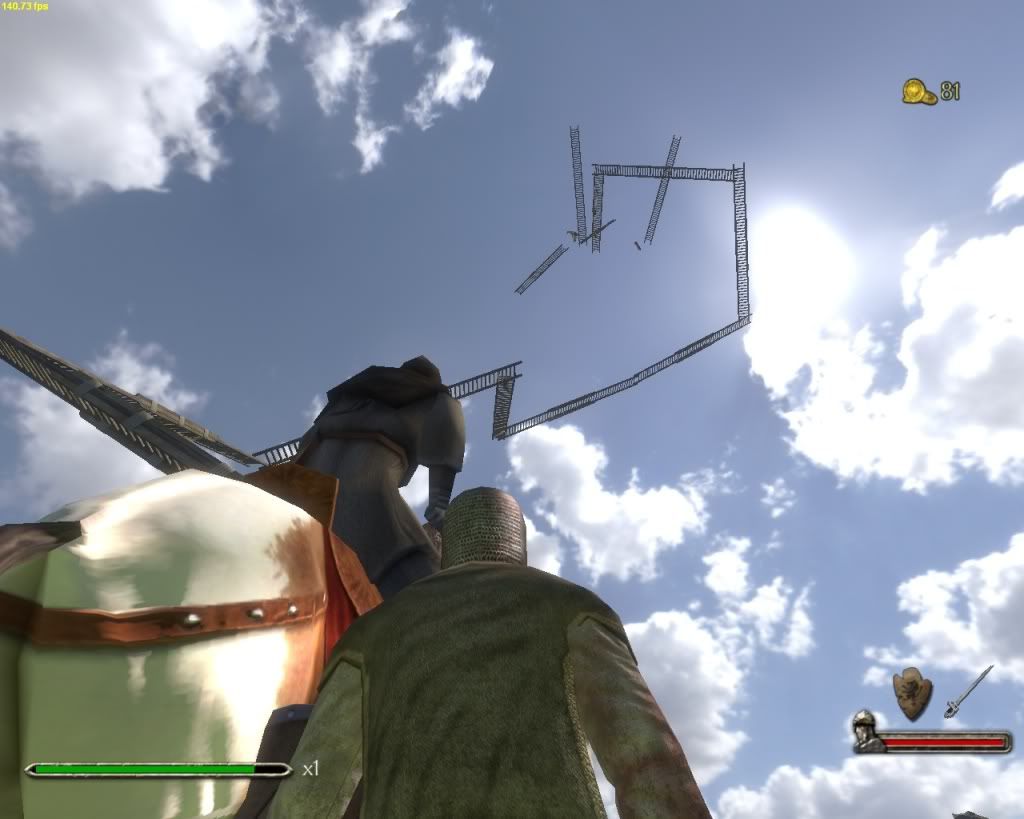Select the equipped sword icon
The width and height of the screenshot is (1024, 819).
click(x=968, y=690)
